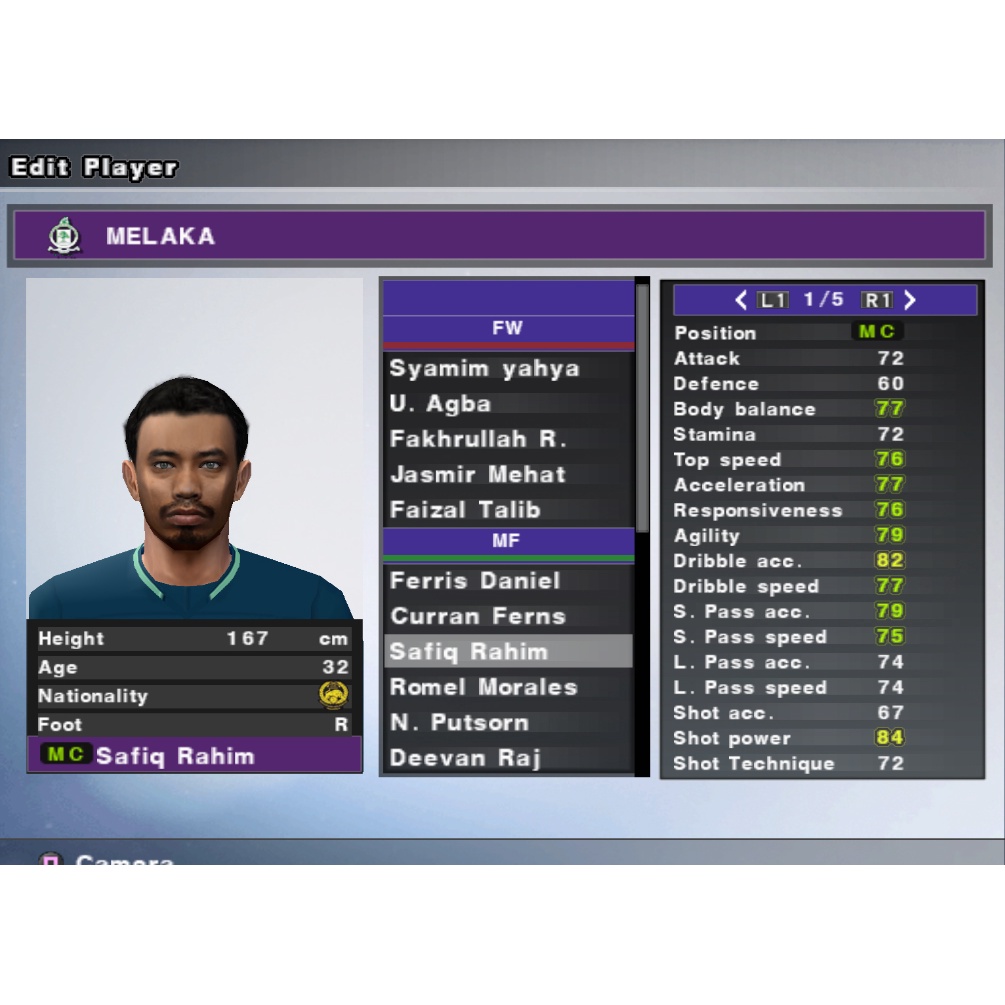
Task: Select Romel Morales from midfielders
Action: [x=484, y=687]
